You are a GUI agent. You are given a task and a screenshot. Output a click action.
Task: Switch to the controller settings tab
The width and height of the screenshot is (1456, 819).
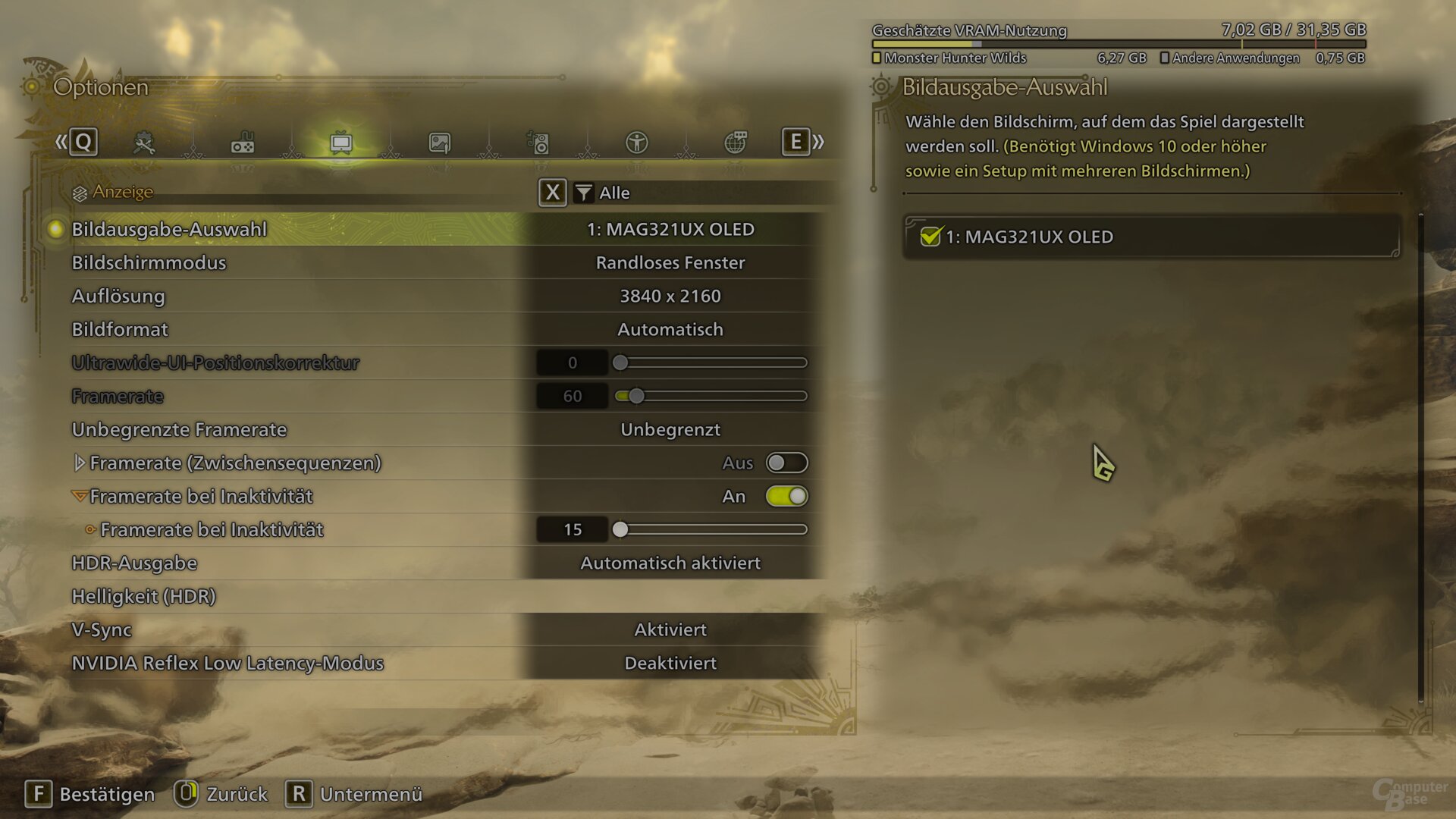243,143
